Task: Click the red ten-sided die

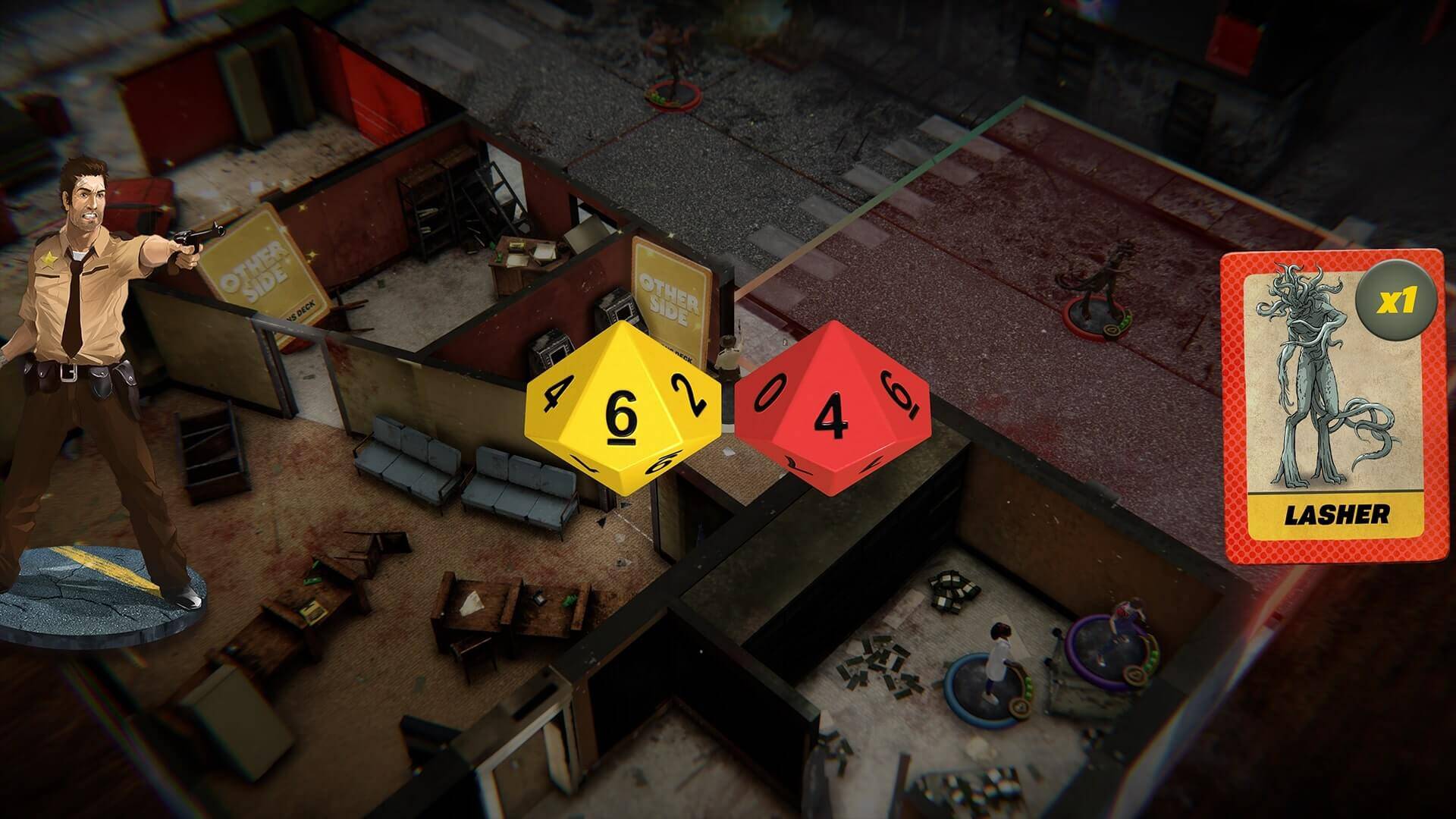Action: [x=832, y=410]
